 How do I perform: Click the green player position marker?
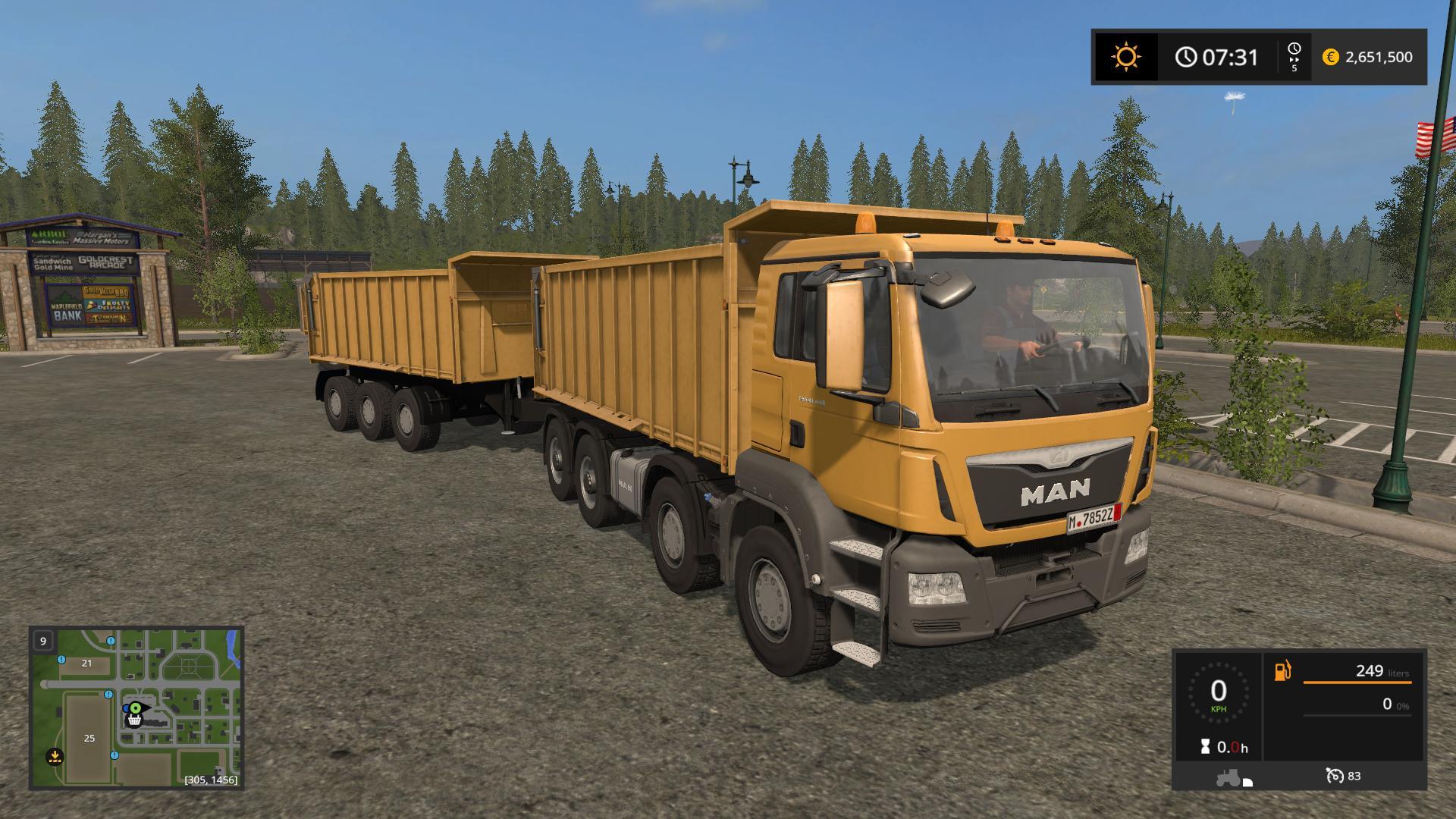pos(135,708)
